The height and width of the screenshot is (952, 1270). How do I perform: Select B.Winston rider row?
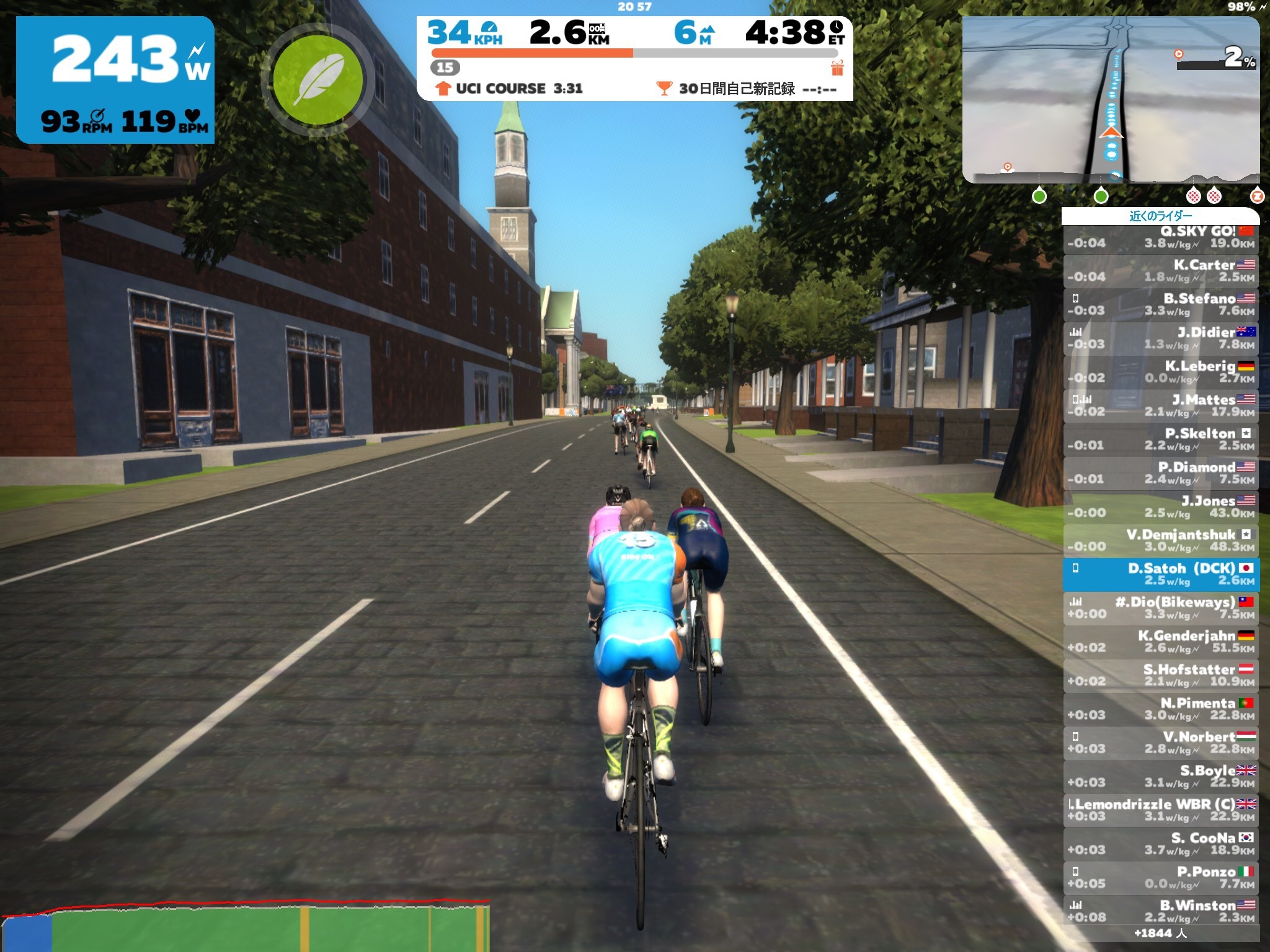click(1161, 911)
